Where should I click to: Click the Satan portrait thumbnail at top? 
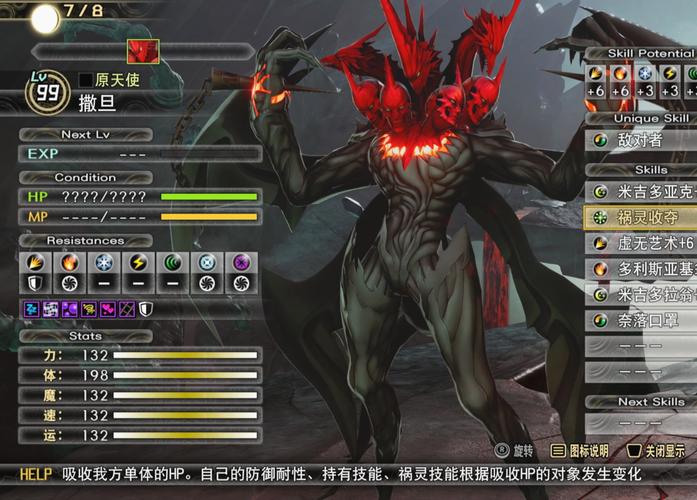(x=142, y=51)
